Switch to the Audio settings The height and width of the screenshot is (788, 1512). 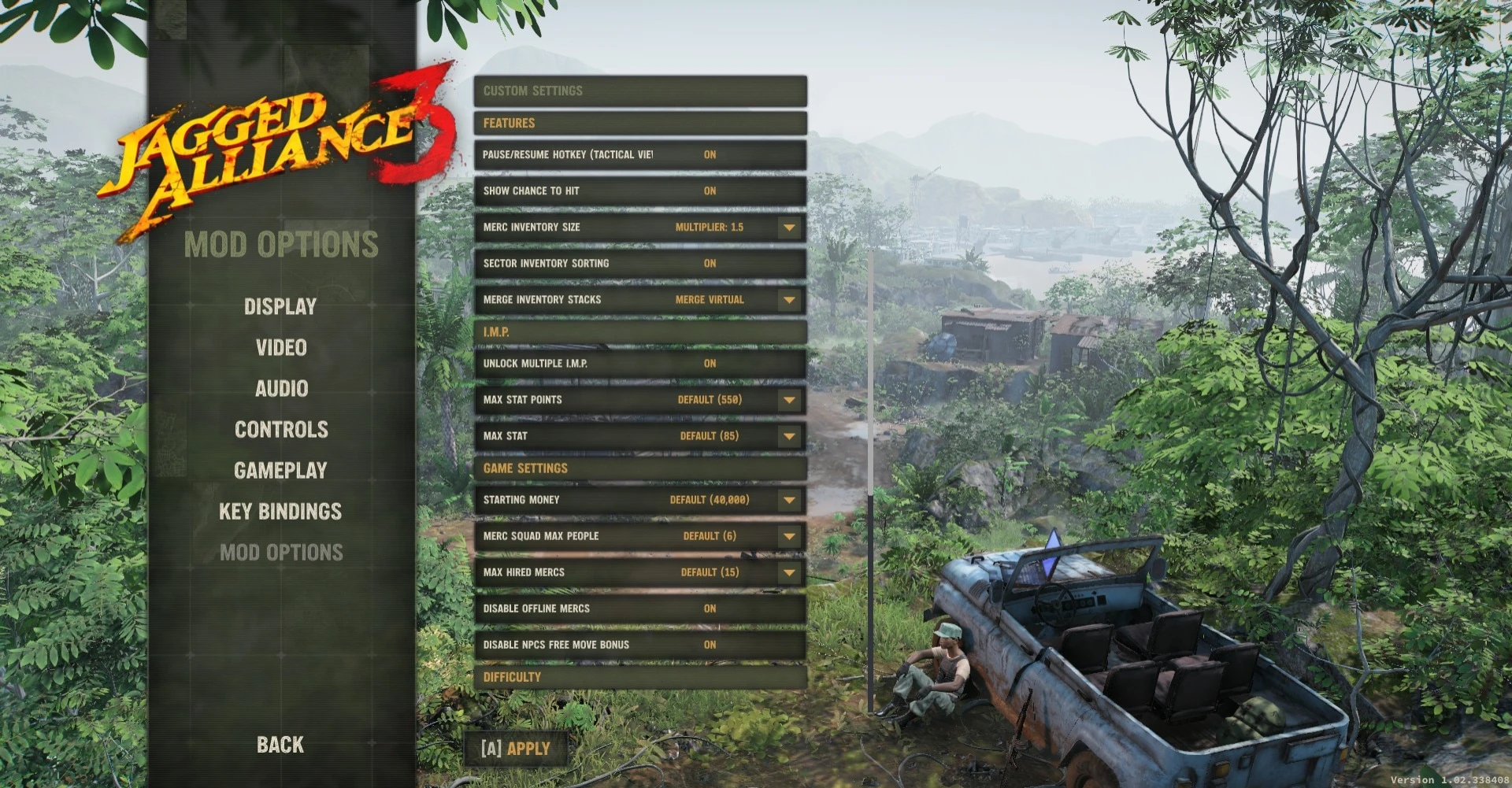click(281, 388)
